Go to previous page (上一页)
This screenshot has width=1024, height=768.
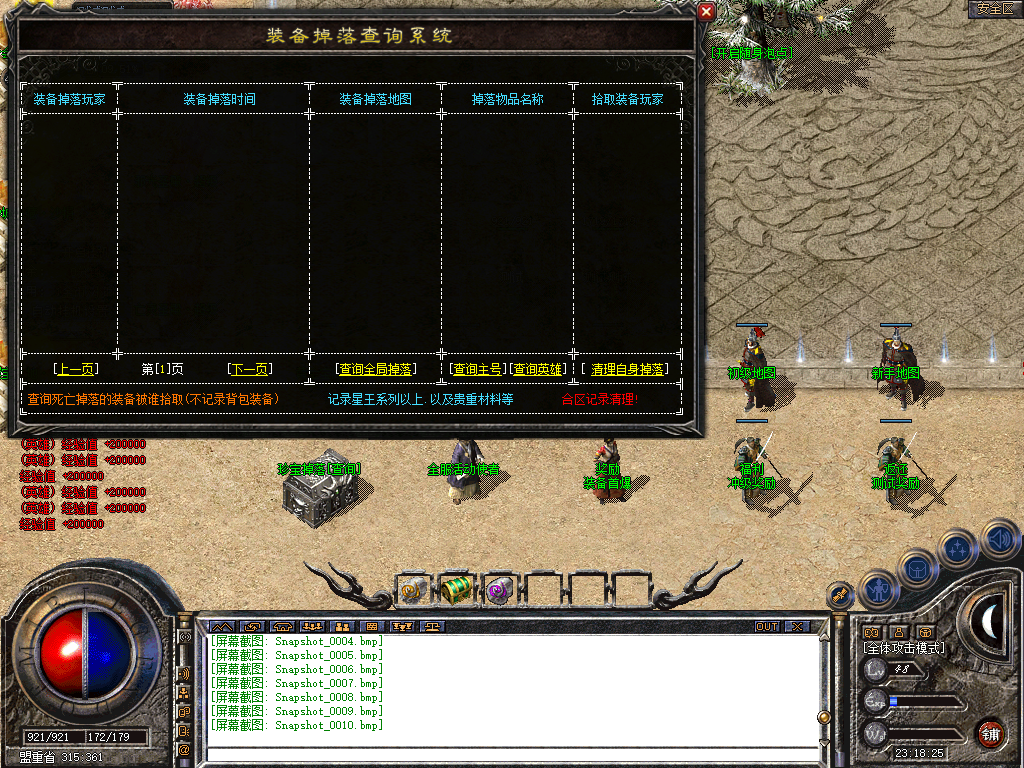(76, 369)
